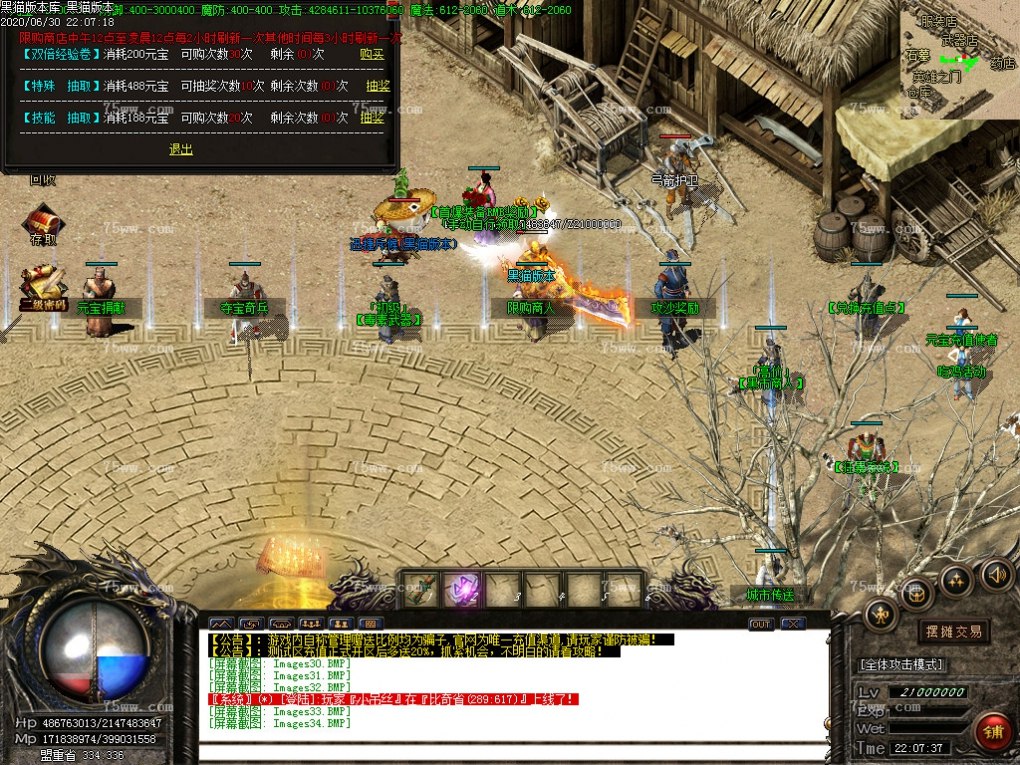Buy the double experience scroll (购买)
1020x765 pixels.
point(372,54)
